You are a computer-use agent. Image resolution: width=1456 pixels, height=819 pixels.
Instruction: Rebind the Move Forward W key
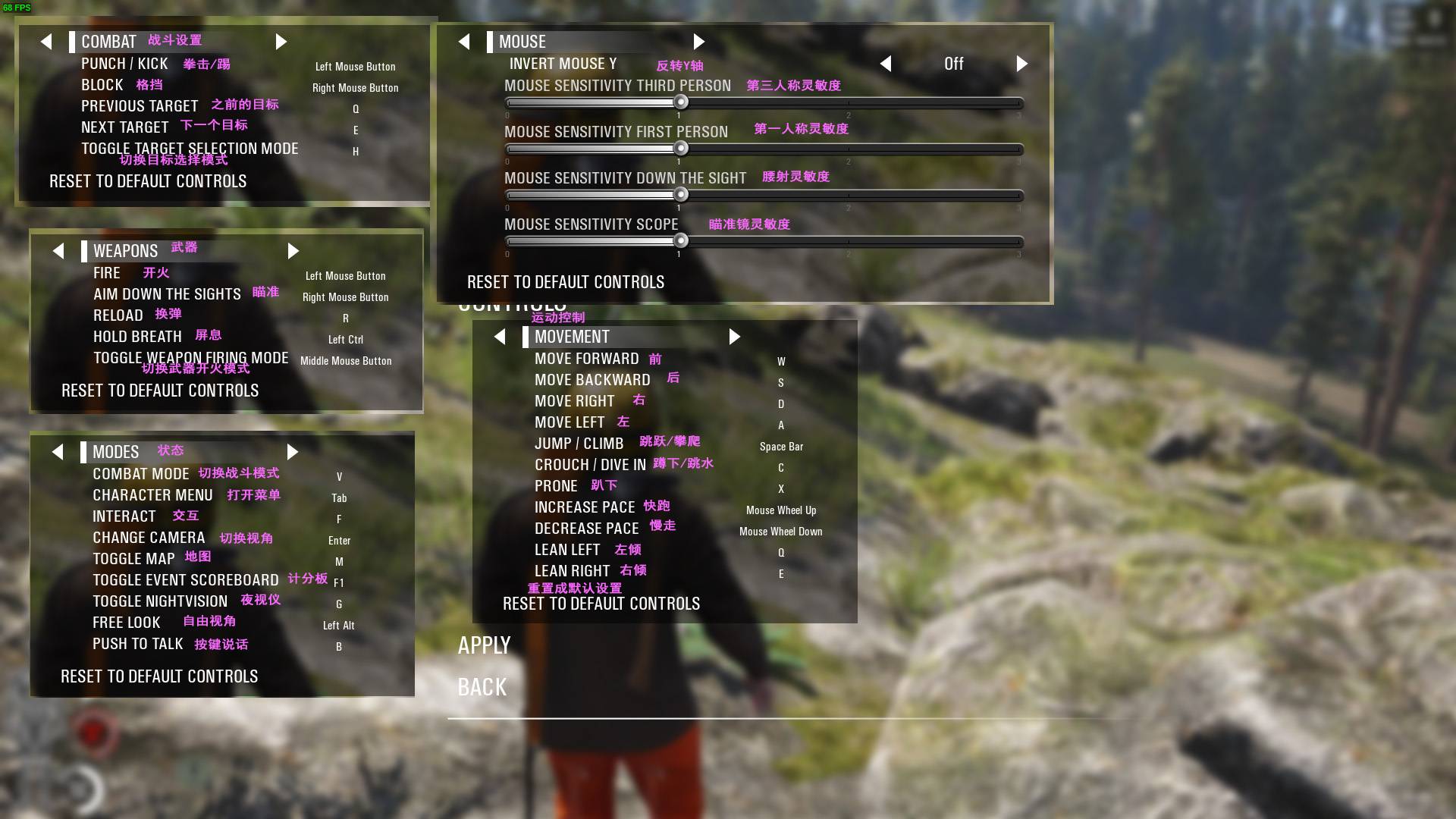tap(781, 362)
